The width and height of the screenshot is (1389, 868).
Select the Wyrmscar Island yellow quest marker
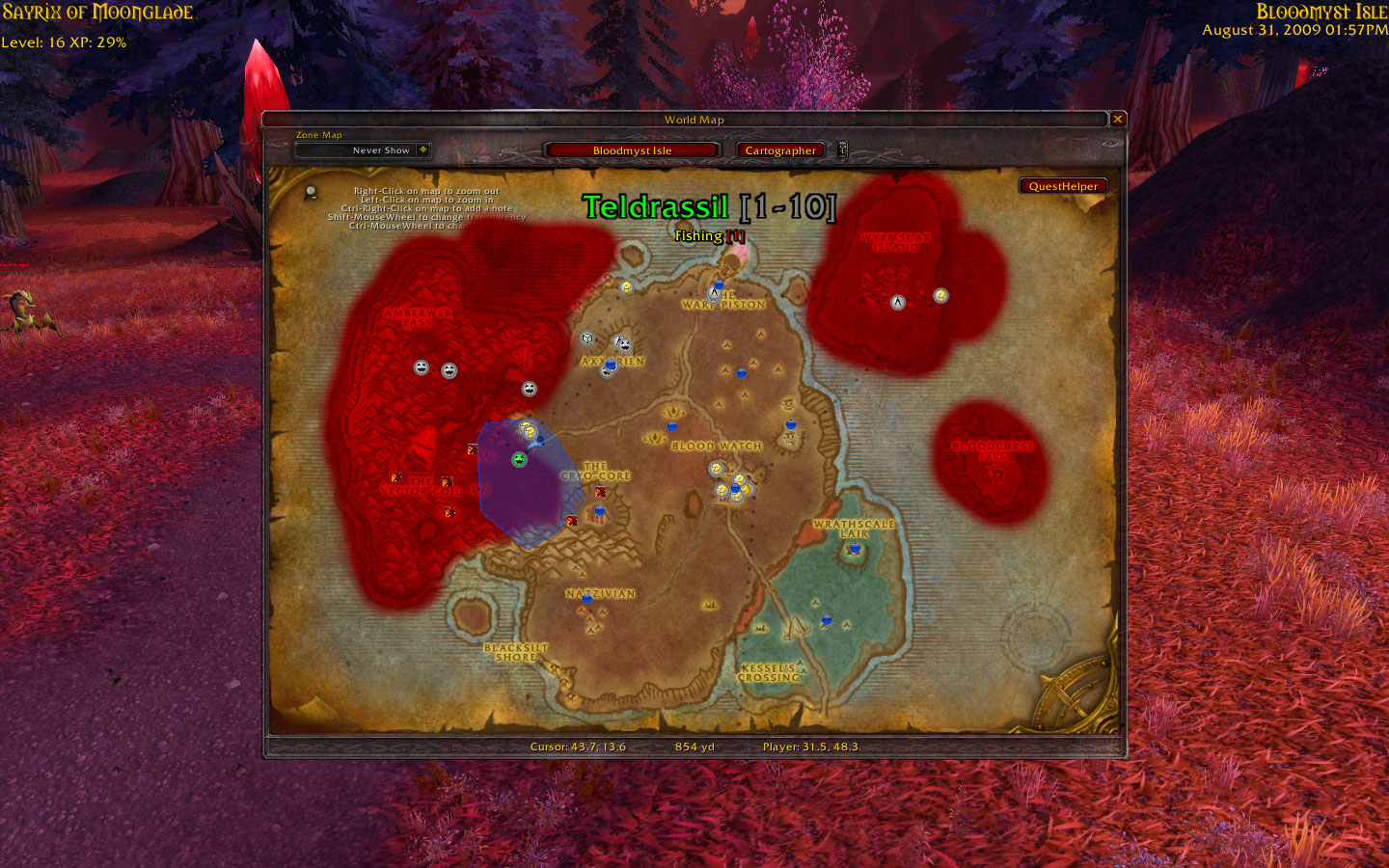940,296
